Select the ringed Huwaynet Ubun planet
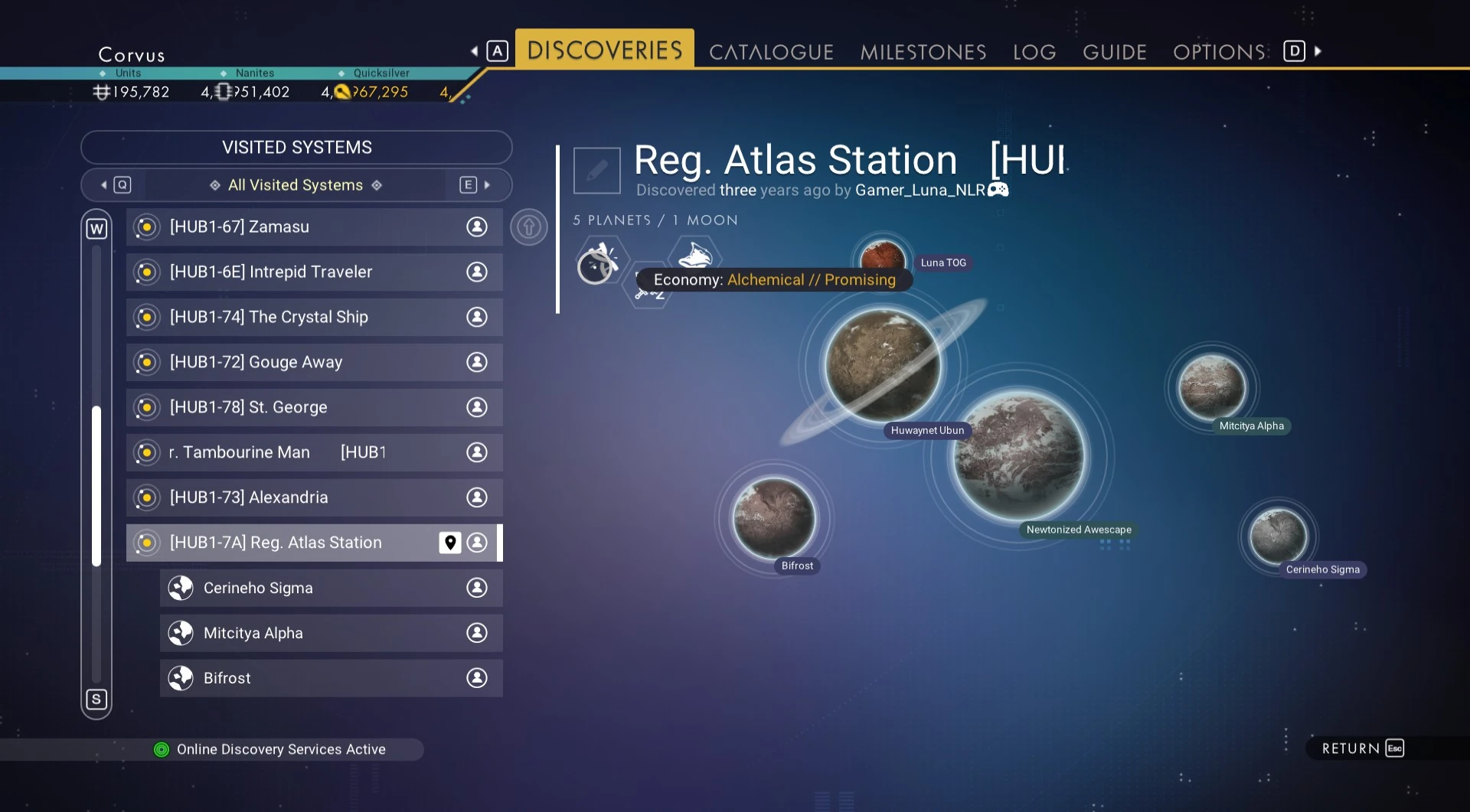Image resolution: width=1470 pixels, height=812 pixels. tap(883, 365)
